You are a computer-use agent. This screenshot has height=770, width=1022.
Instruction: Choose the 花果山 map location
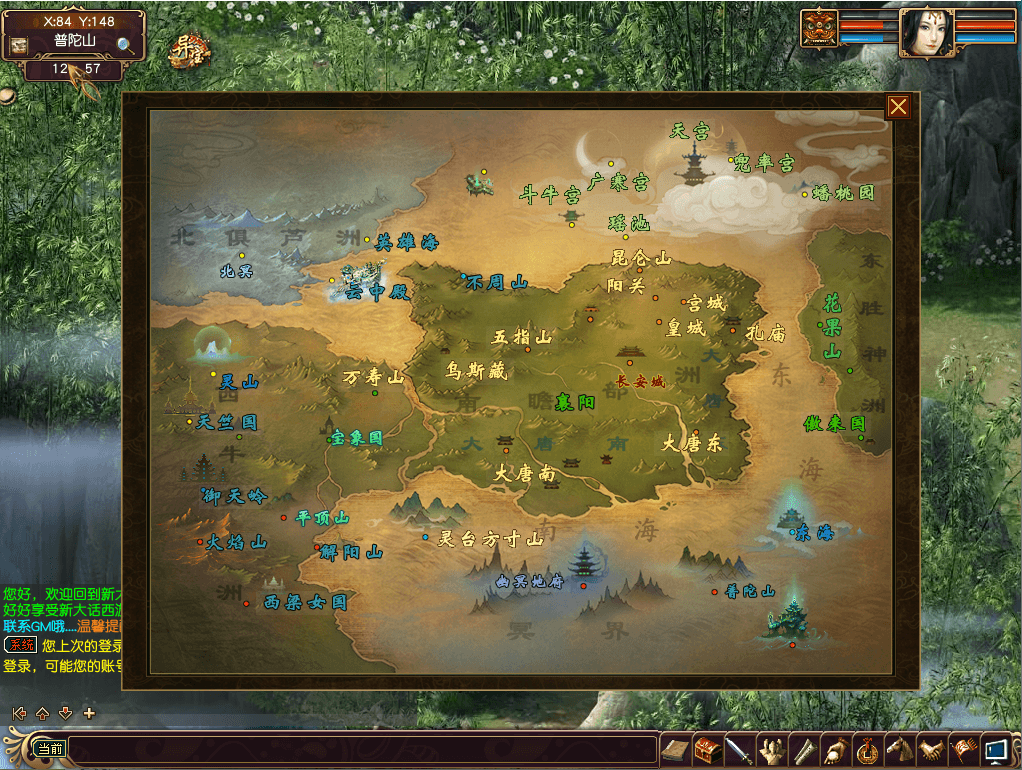coord(832,326)
